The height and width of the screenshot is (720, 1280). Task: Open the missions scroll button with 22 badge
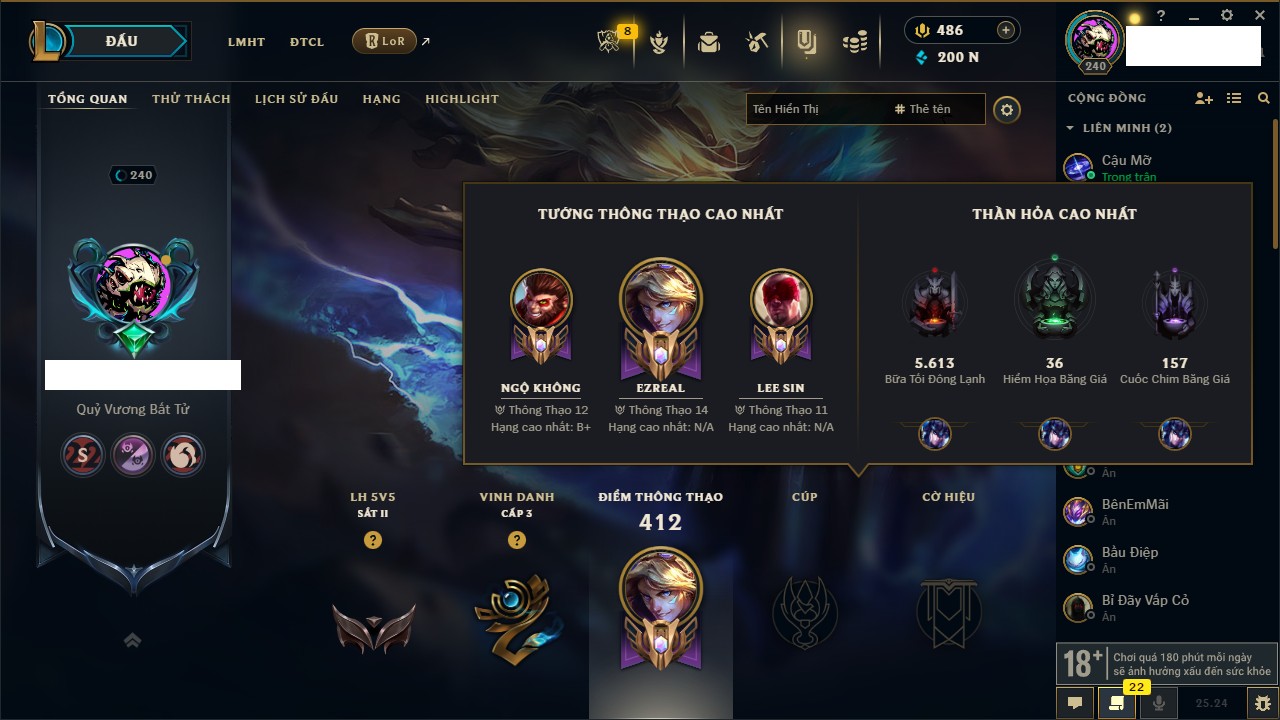pos(1117,703)
